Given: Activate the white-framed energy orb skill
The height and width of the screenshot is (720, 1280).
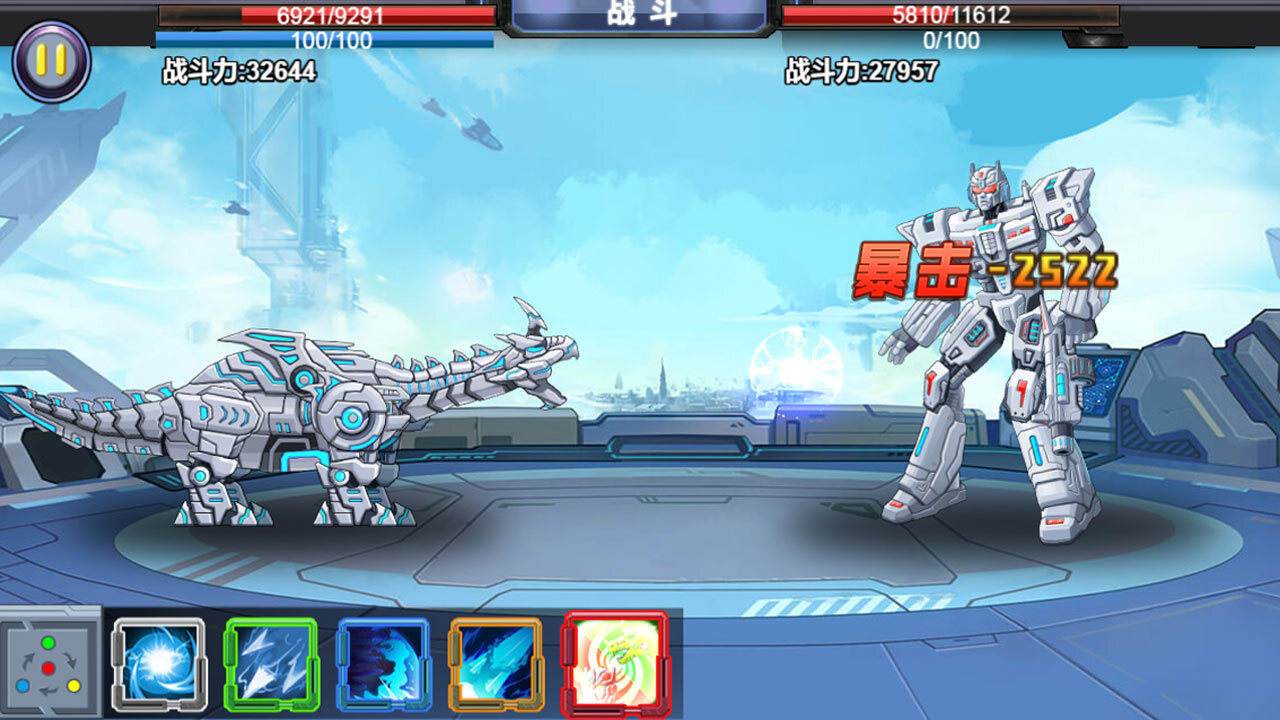Looking at the screenshot, I should (159, 665).
